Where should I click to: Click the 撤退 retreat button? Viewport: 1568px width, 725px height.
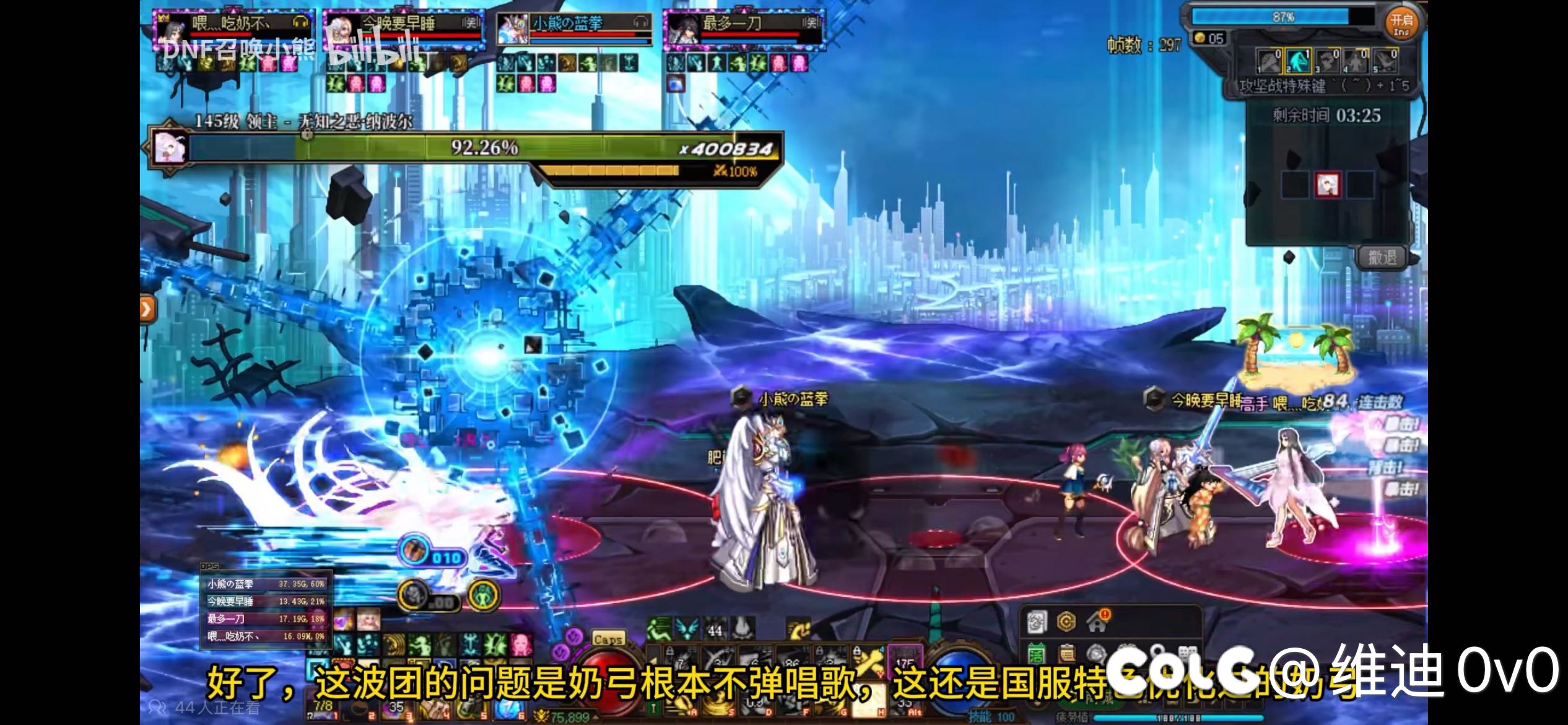coord(1382,257)
